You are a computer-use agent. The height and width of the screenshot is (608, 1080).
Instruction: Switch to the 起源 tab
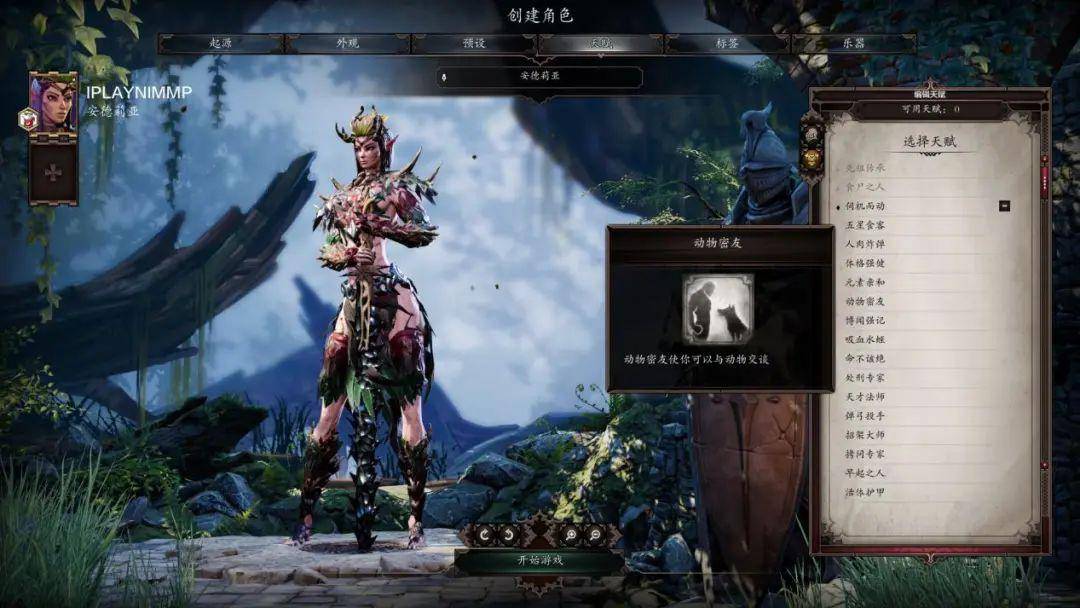click(x=221, y=44)
